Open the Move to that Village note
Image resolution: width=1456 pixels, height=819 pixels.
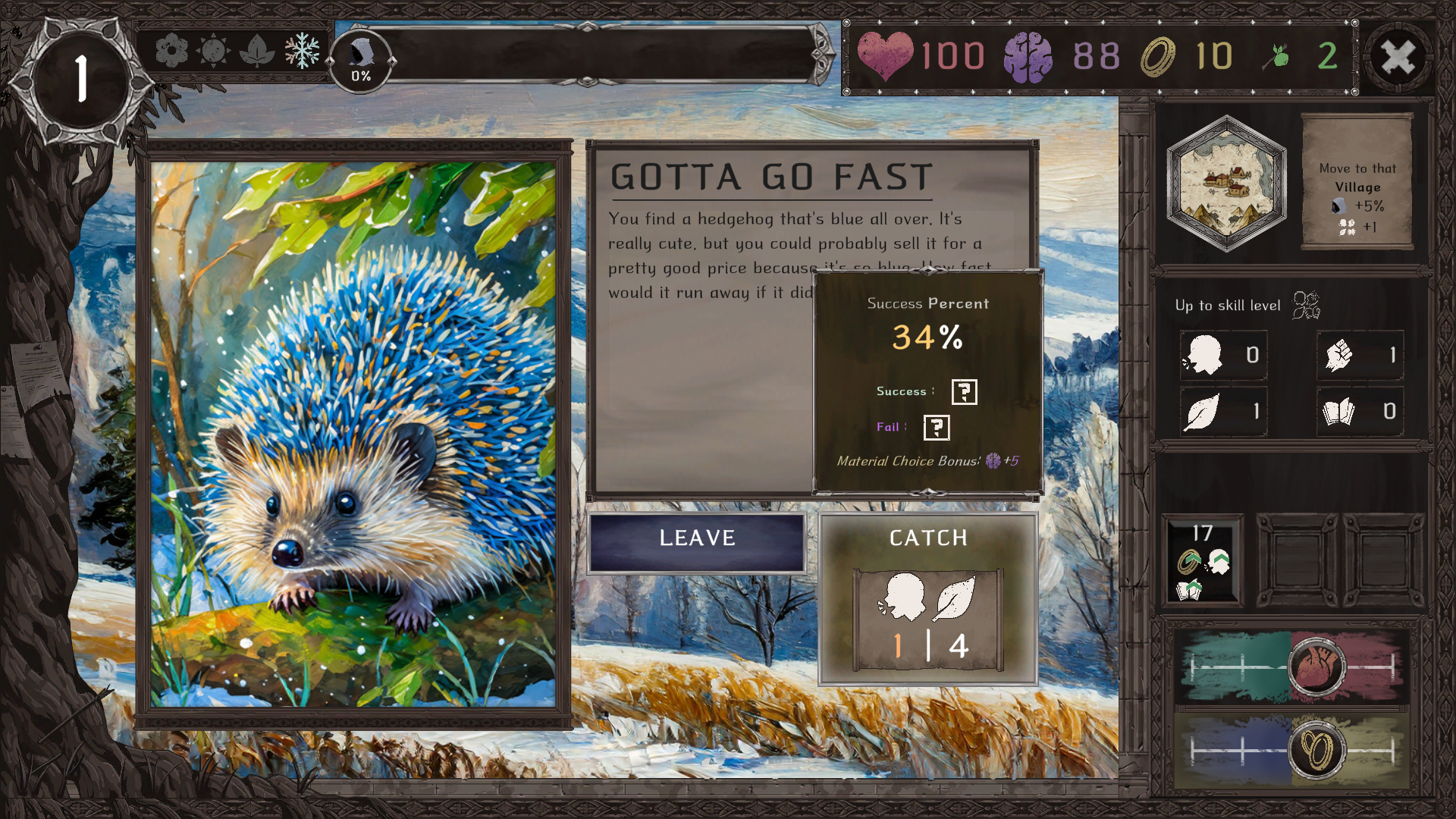[1357, 182]
